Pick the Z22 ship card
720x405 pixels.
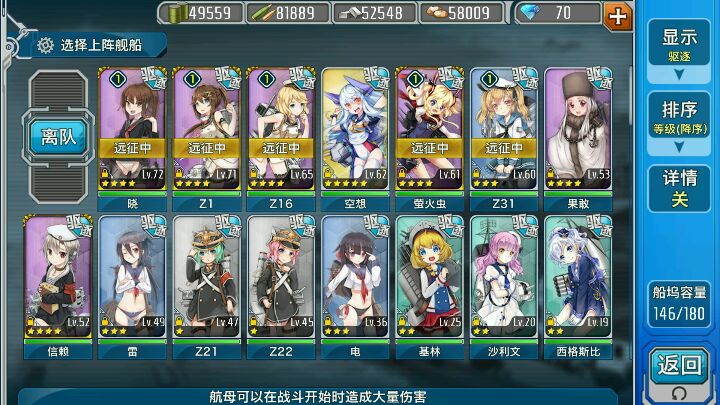pyautogui.click(x=281, y=278)
